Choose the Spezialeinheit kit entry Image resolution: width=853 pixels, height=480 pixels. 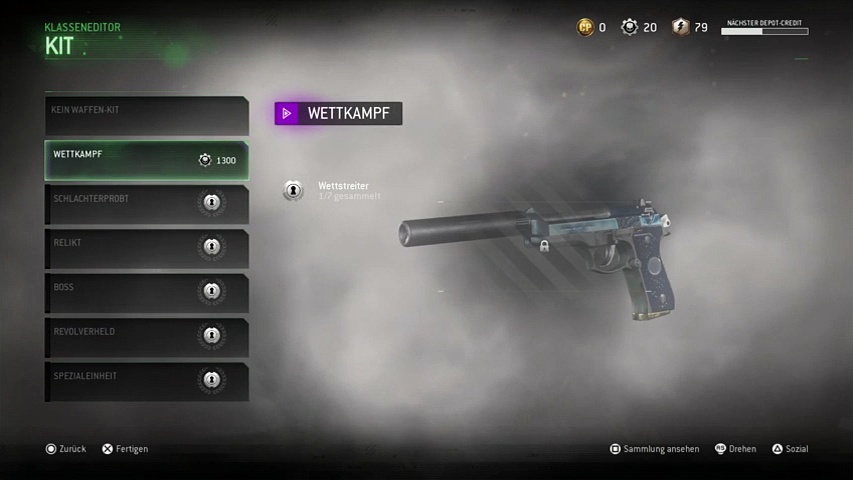pos(146,381)
